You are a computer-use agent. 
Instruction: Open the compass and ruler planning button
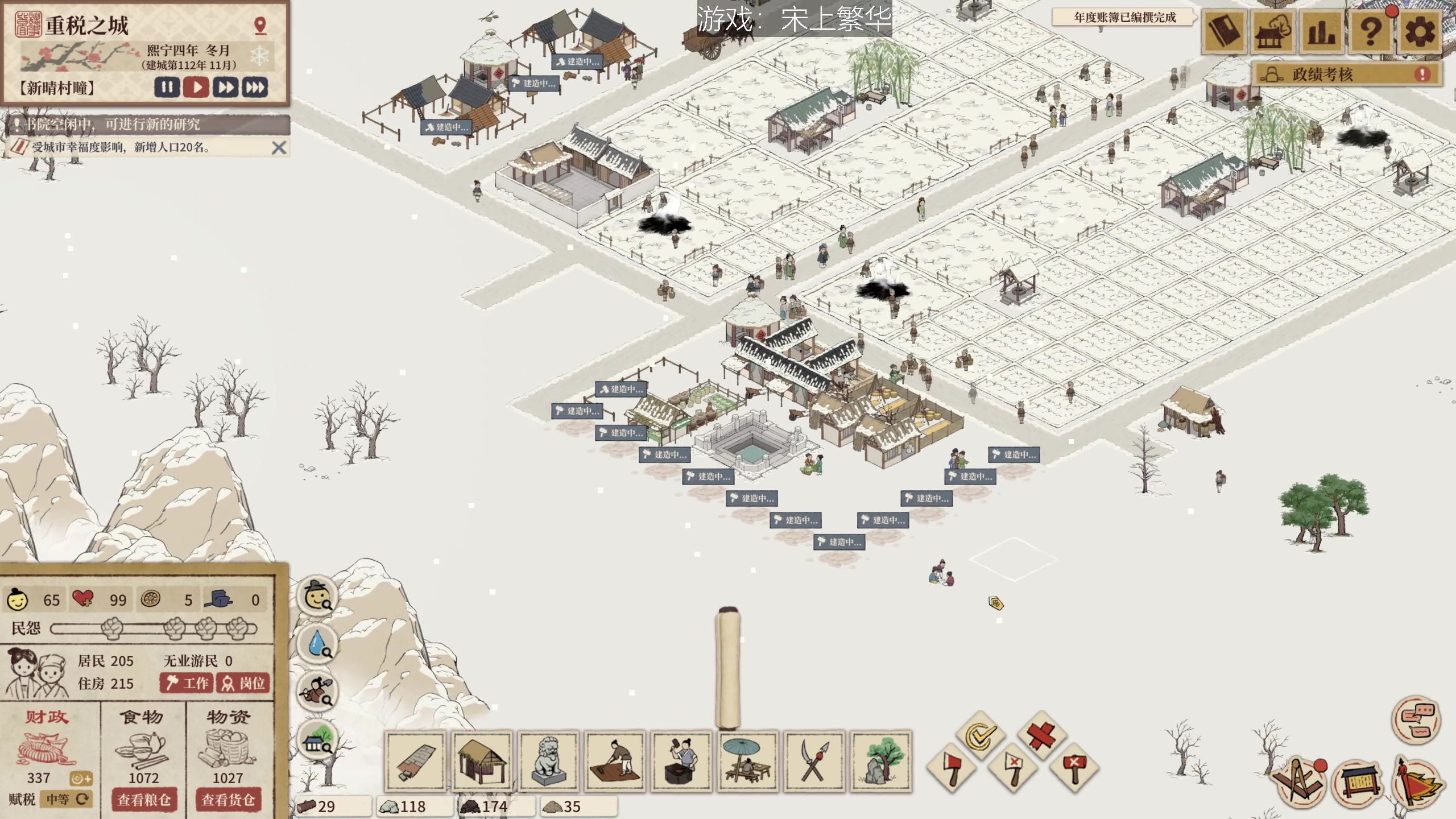[1298, 782]
